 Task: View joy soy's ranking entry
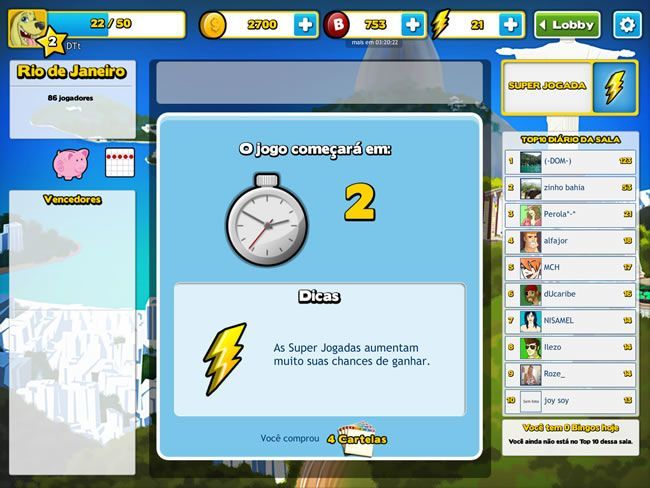[x=570, y=402]
